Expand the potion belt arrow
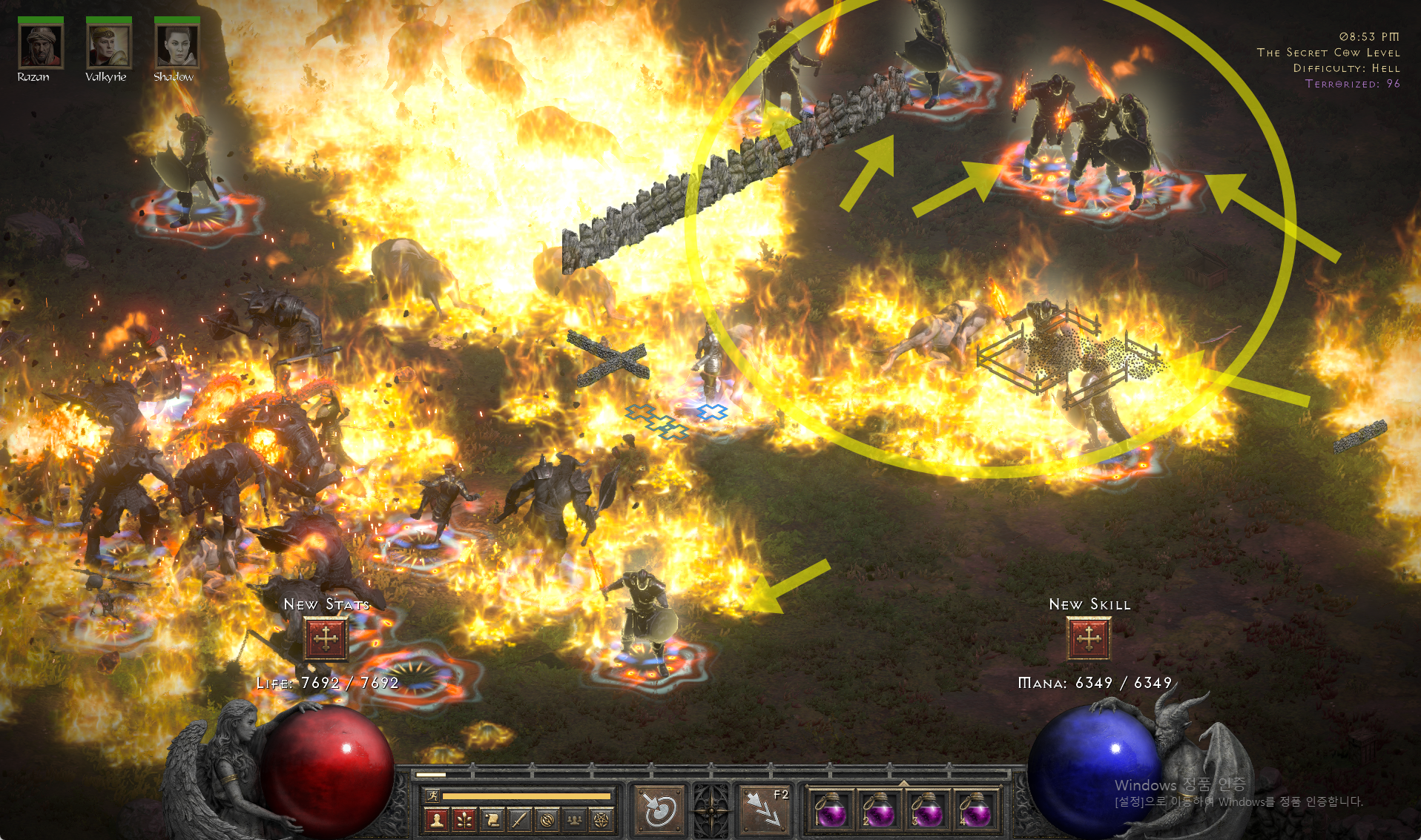This screenshot has height=840, width=1421. [x=903, y=783]
